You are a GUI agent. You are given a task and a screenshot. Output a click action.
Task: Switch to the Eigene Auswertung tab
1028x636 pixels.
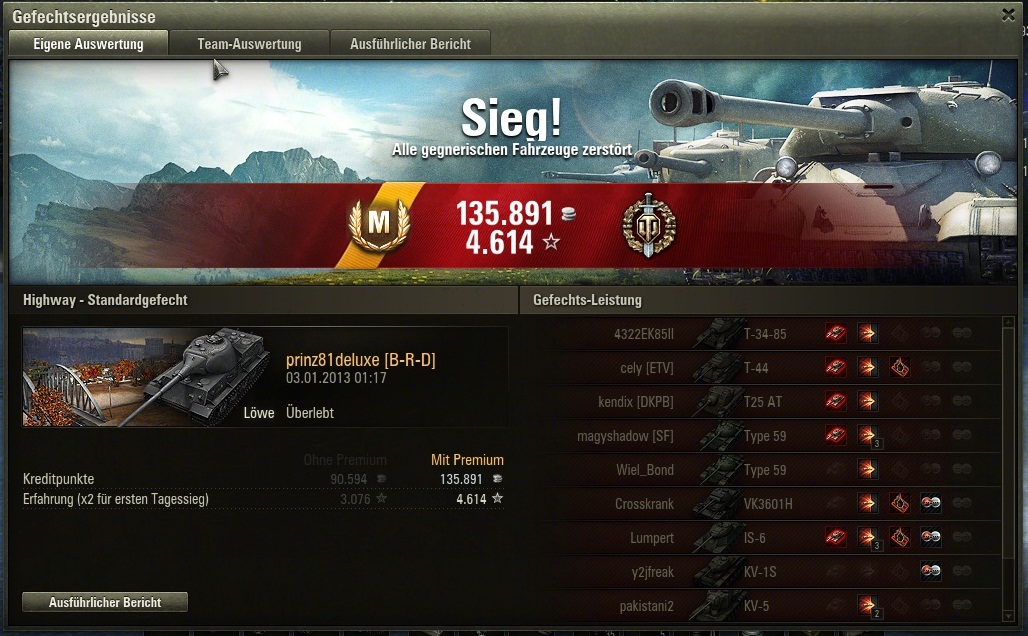tap(88, 44)
